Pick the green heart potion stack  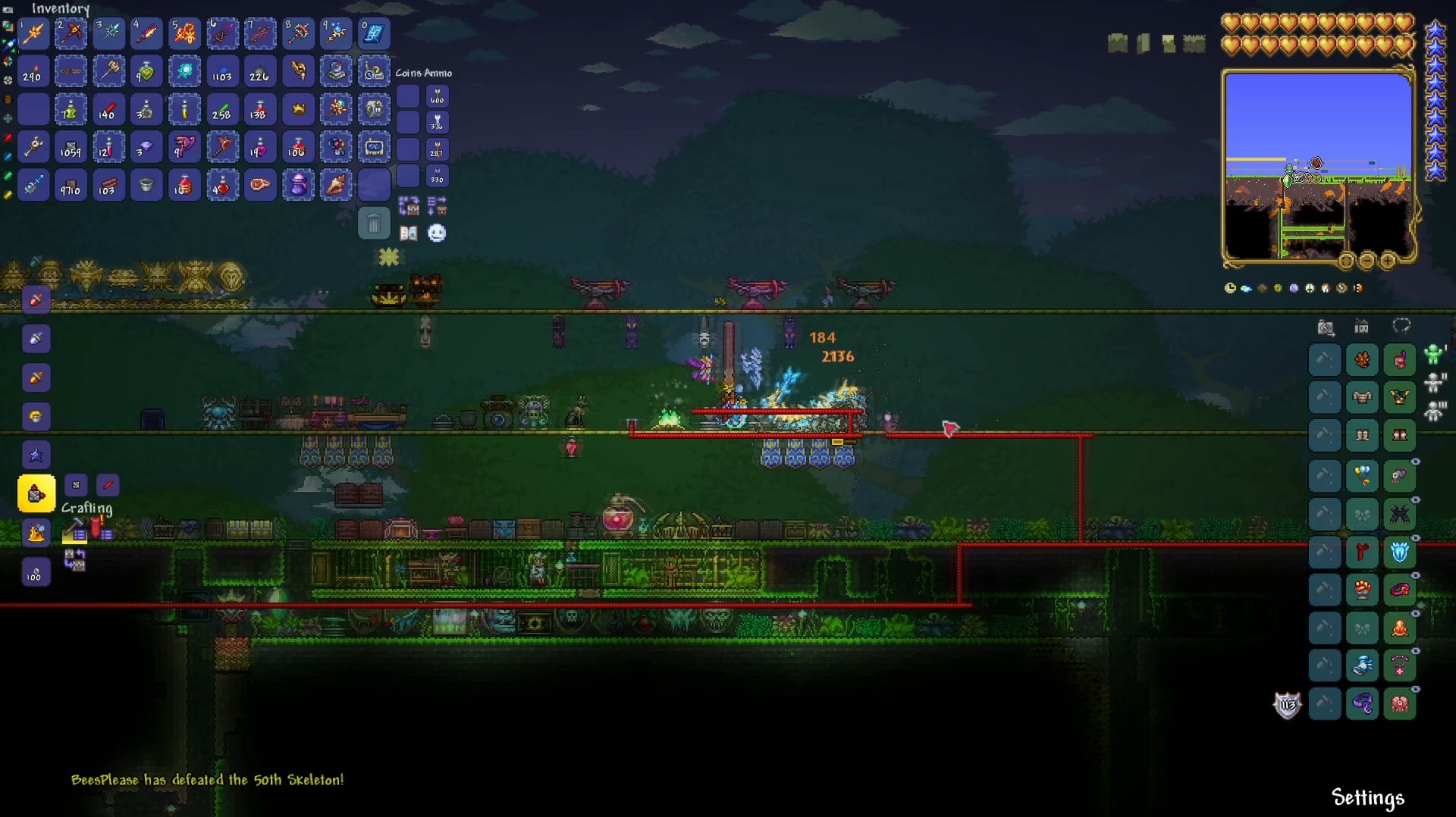(146, 72)
